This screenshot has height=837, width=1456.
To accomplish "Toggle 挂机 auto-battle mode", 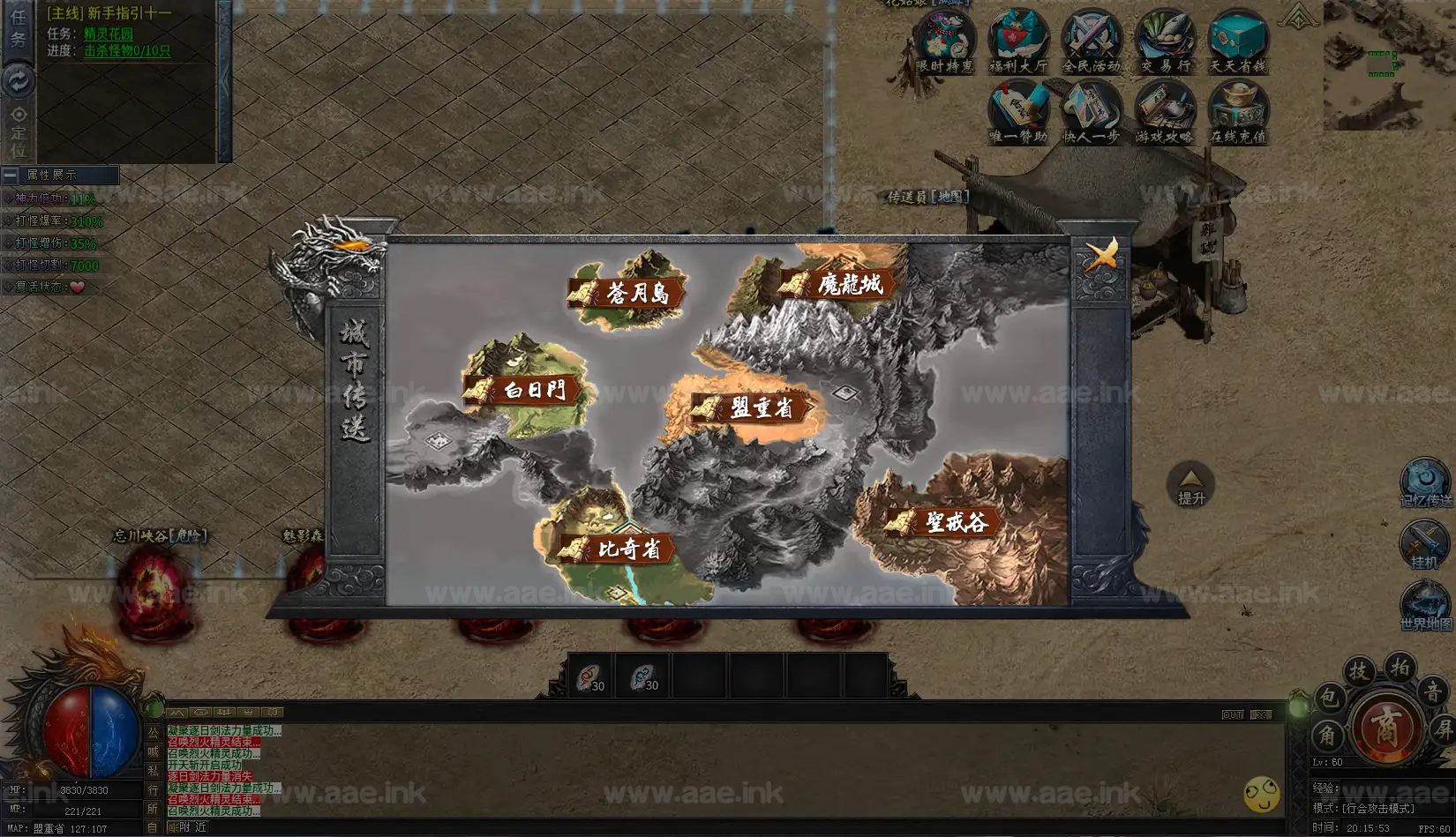I will click(x=1424, y=544).
